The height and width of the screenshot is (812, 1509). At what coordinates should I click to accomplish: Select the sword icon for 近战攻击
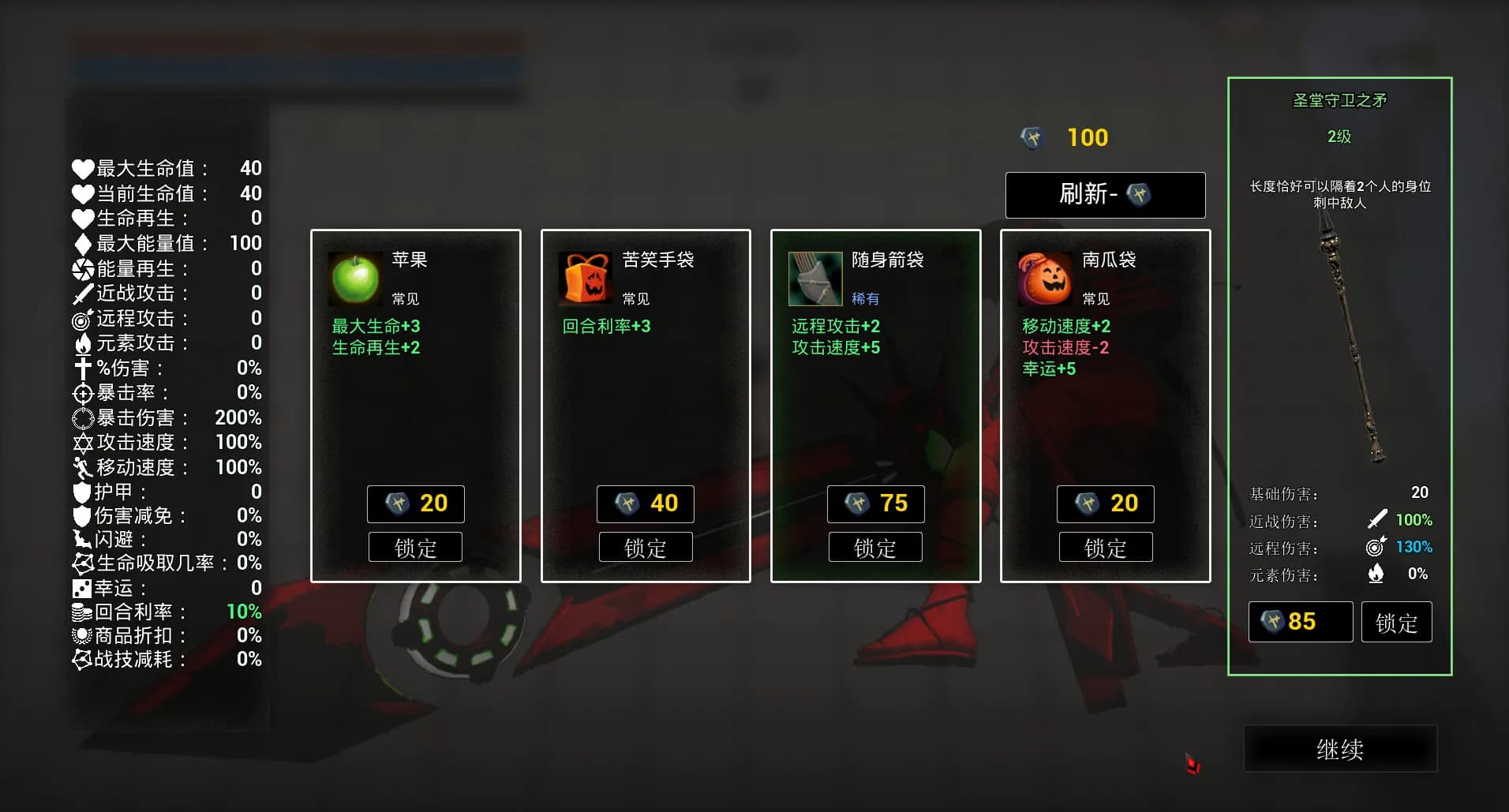(x=83, y=294)
